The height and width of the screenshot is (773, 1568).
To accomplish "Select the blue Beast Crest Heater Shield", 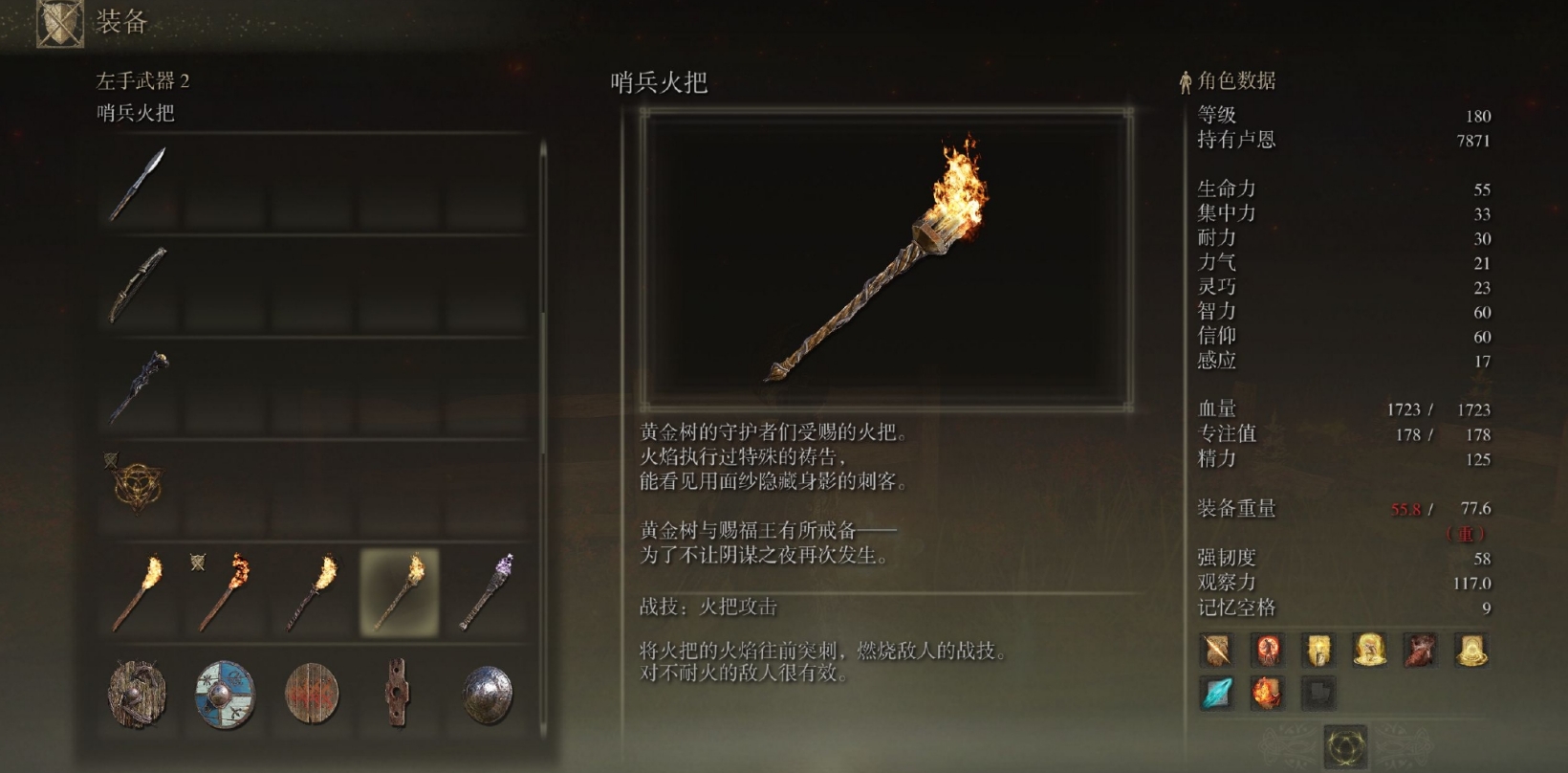I will (223, 694).
